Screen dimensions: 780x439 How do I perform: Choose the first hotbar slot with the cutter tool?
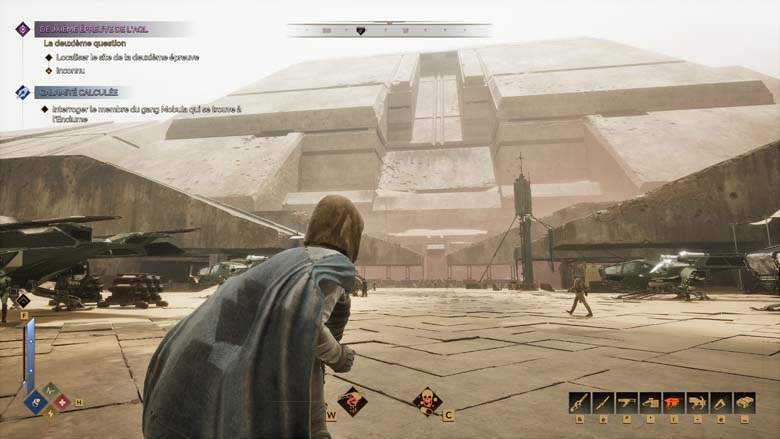pyautogui.click(x=579, y=402)
